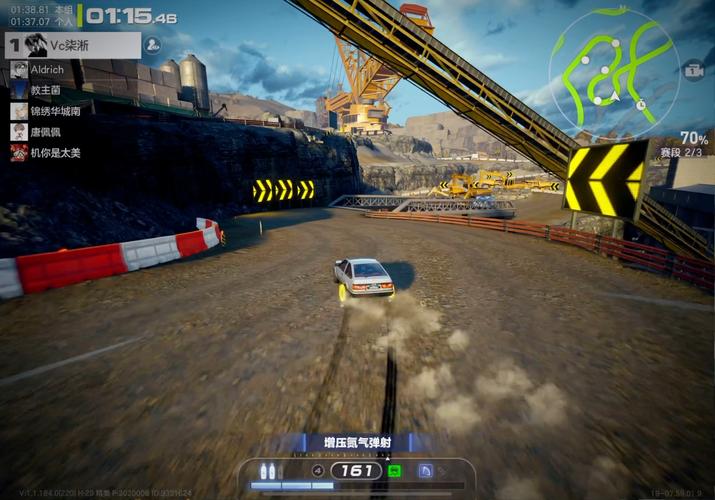This screenshot has width=715, height=500.
Task: Click the blue skill icon by the speedometer
Action: coord(425,470)
